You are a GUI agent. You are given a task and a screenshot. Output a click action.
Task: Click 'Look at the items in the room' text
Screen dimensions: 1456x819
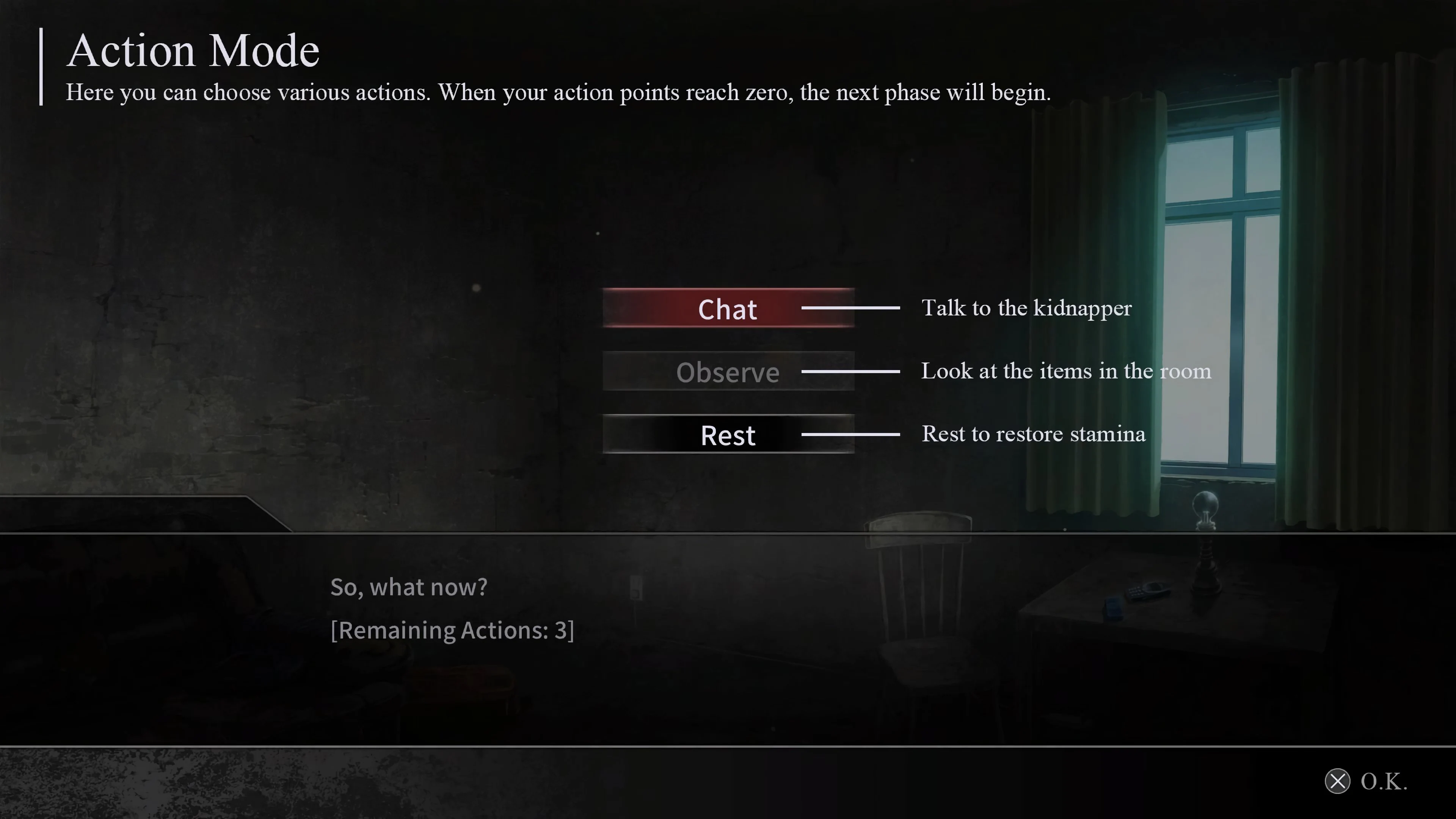1066,371
